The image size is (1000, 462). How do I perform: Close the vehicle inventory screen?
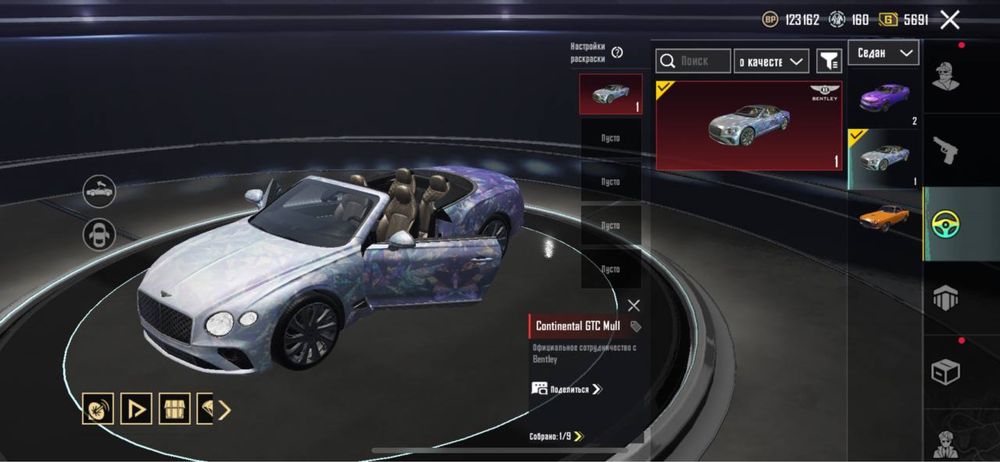[950, 19]
